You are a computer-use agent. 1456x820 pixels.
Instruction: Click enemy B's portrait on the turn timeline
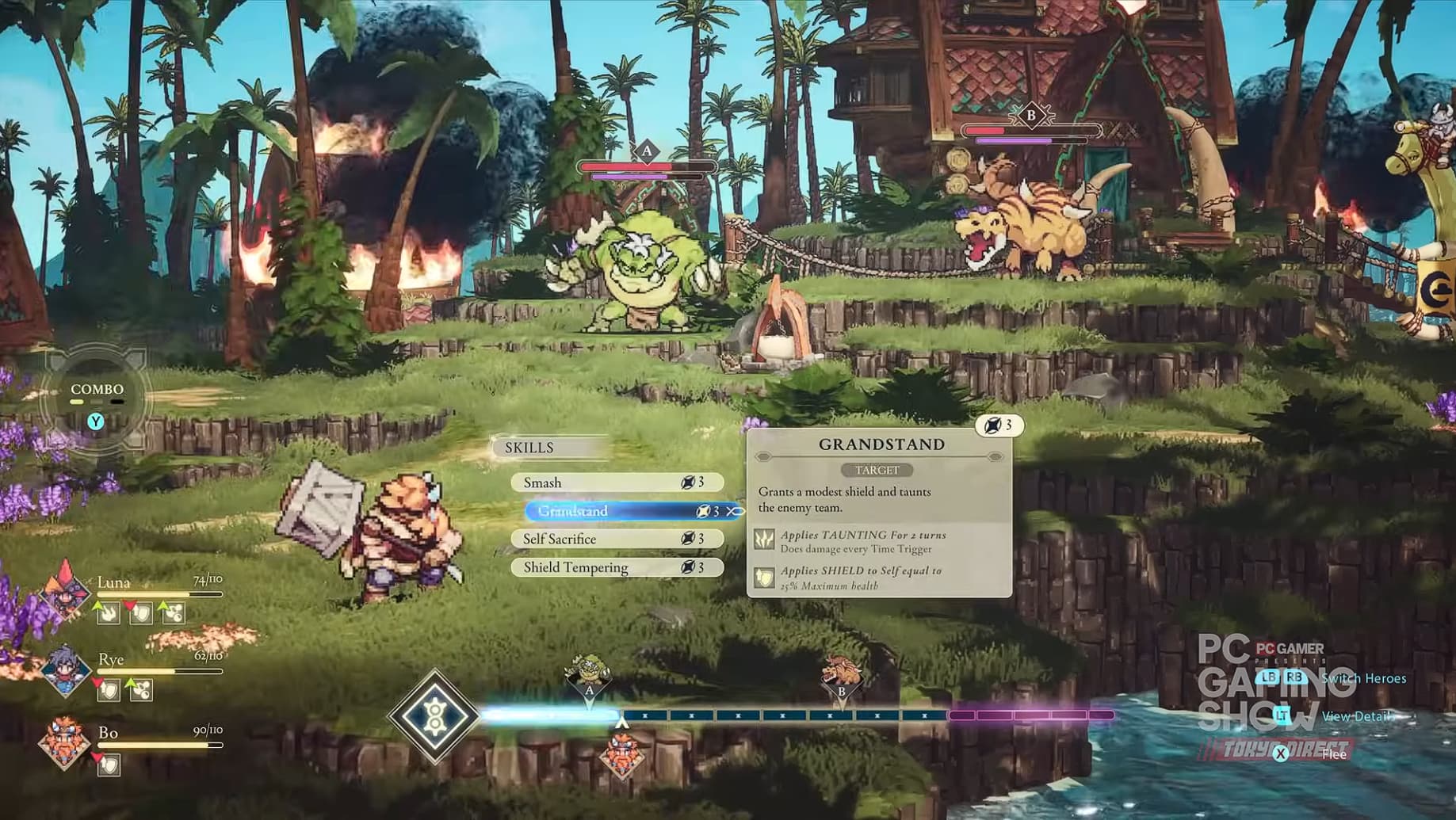click(841, 675)
